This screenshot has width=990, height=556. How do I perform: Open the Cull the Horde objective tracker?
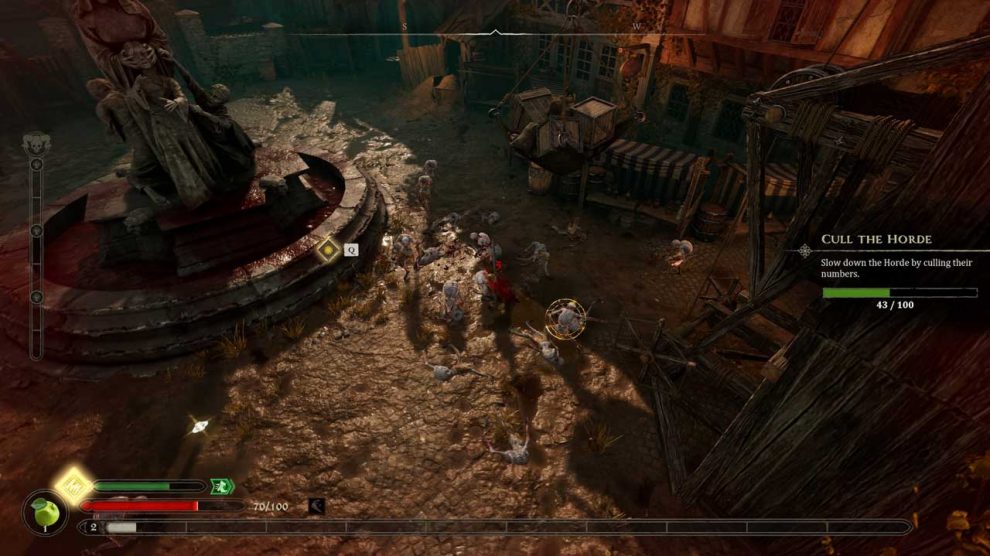[x=876, y=240]
